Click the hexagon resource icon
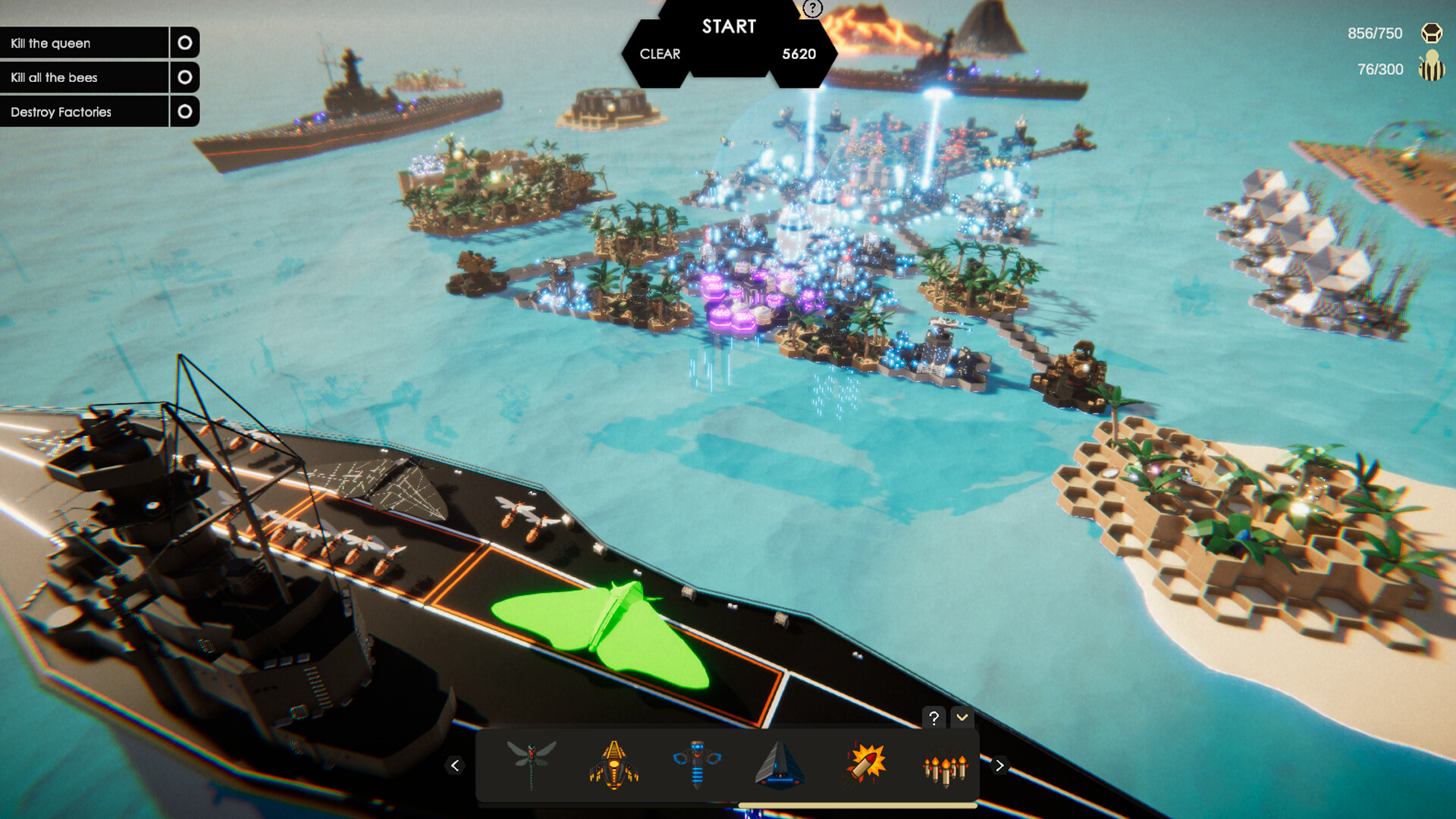Screen dimensions: 1456x819 (1432, 33)
